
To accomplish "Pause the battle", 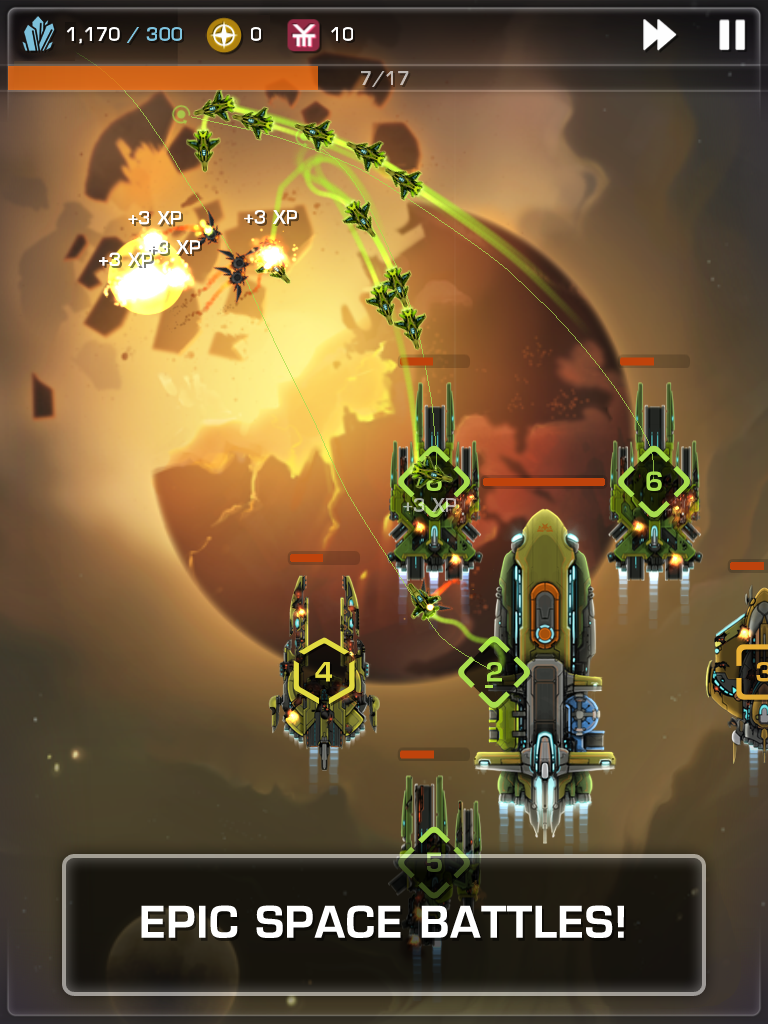I will 732,35.
